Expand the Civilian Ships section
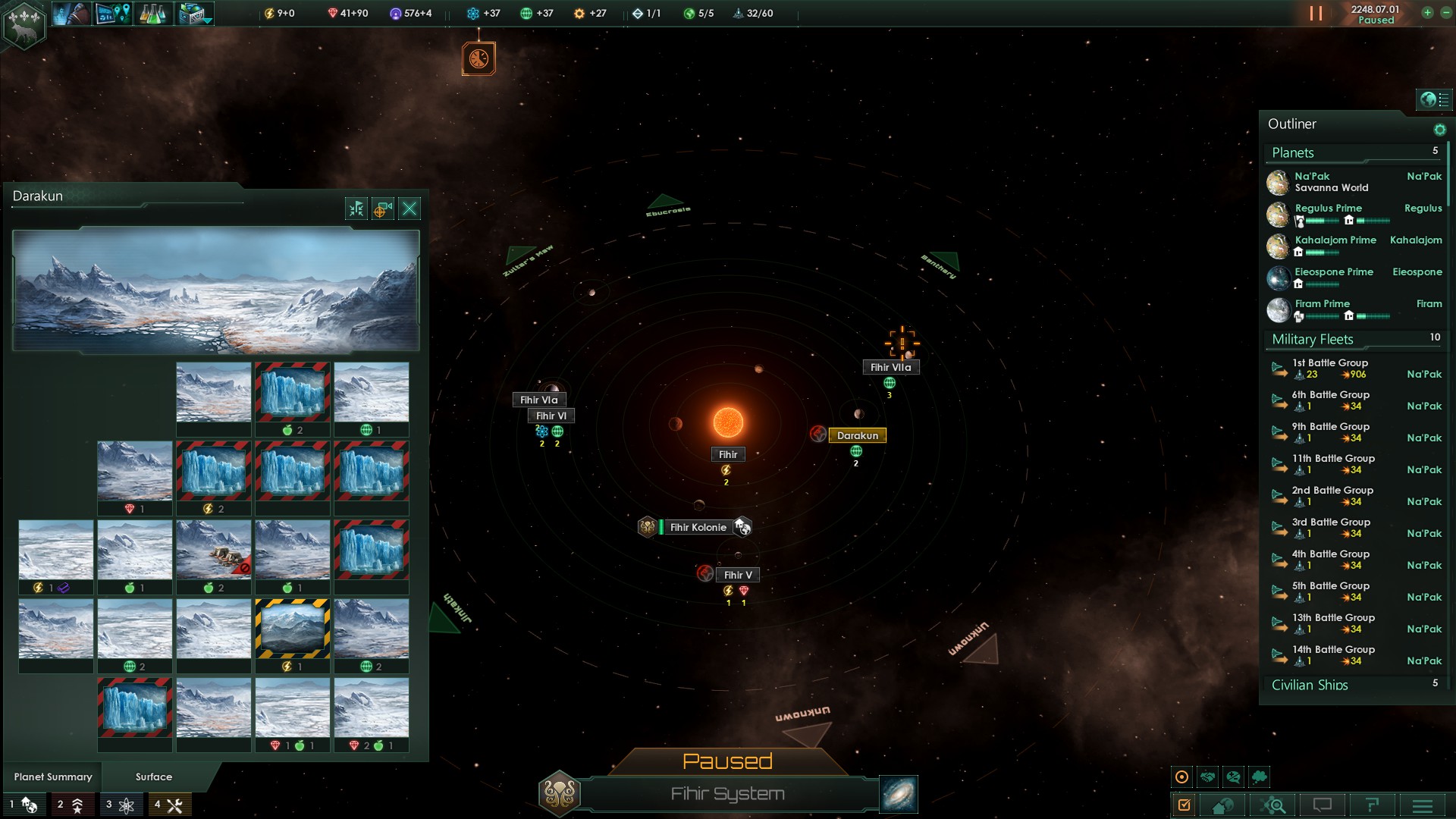The image size is (1456, 819). point(1310,685)
